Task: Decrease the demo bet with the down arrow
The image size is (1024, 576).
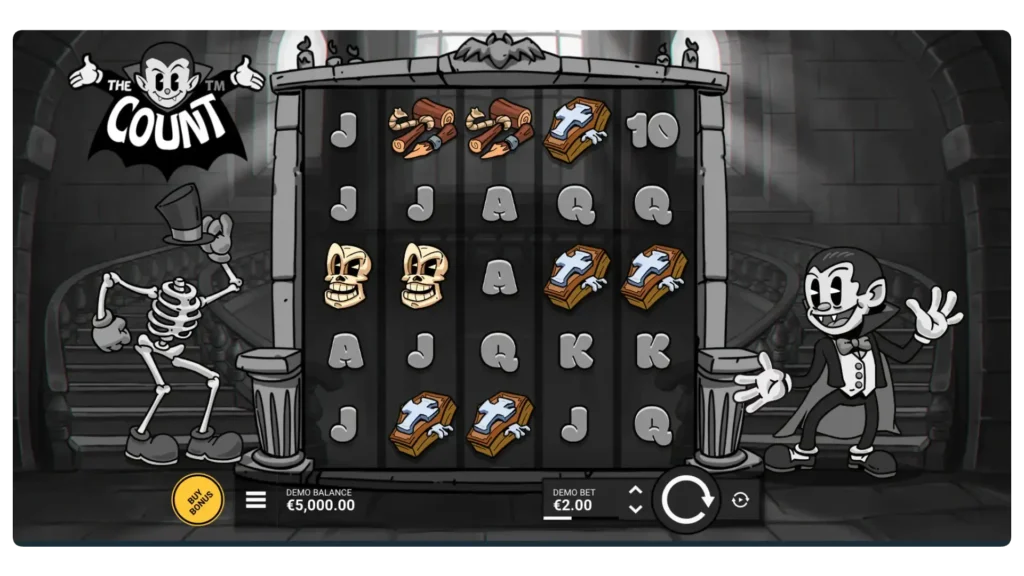Action: click(x=634, y=509)
